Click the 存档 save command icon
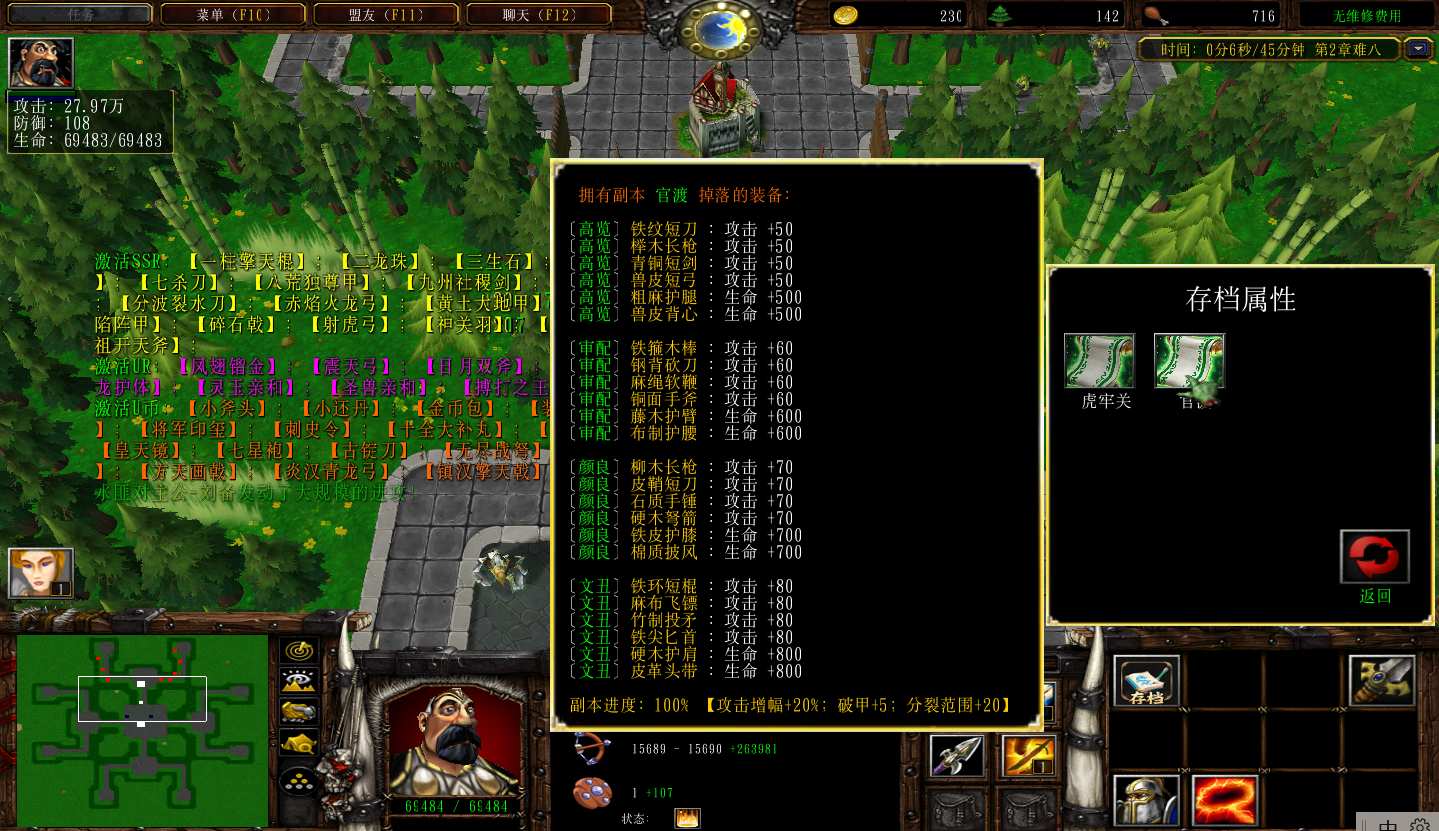Image resolution: width=1439 pixels, height=831 pixels. (x=1146, y=682)
